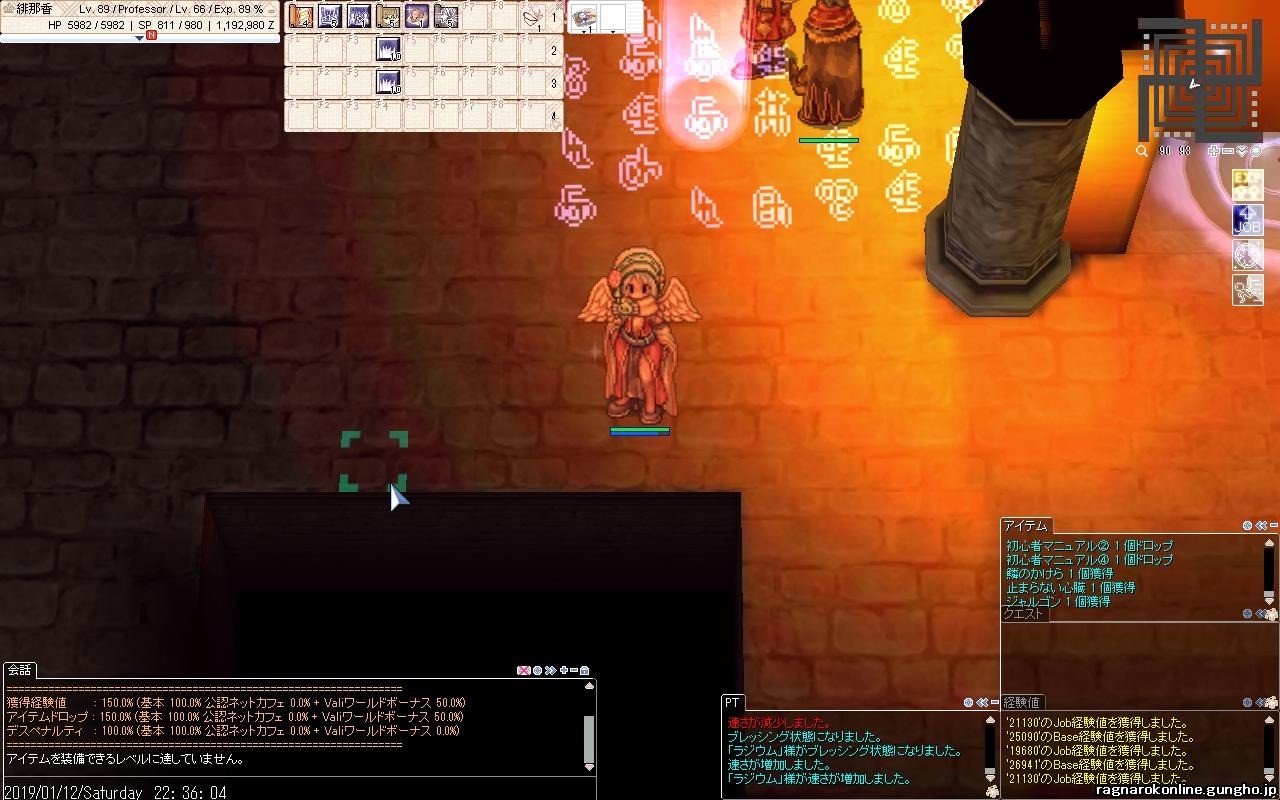Activate the orange creature skill icon
Image resolution: width=1280 pixels, height=800 pixels.
tap(417, 16)
